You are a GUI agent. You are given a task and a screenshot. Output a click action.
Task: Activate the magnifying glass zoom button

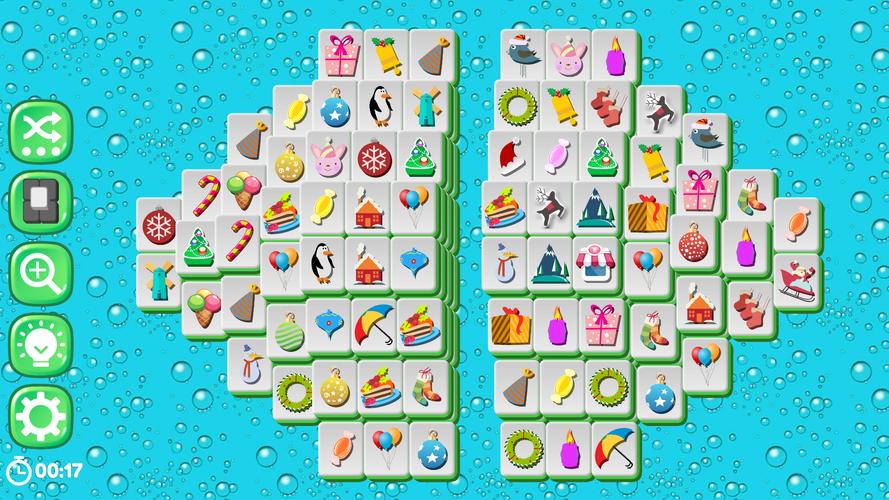tap(41, 270)
